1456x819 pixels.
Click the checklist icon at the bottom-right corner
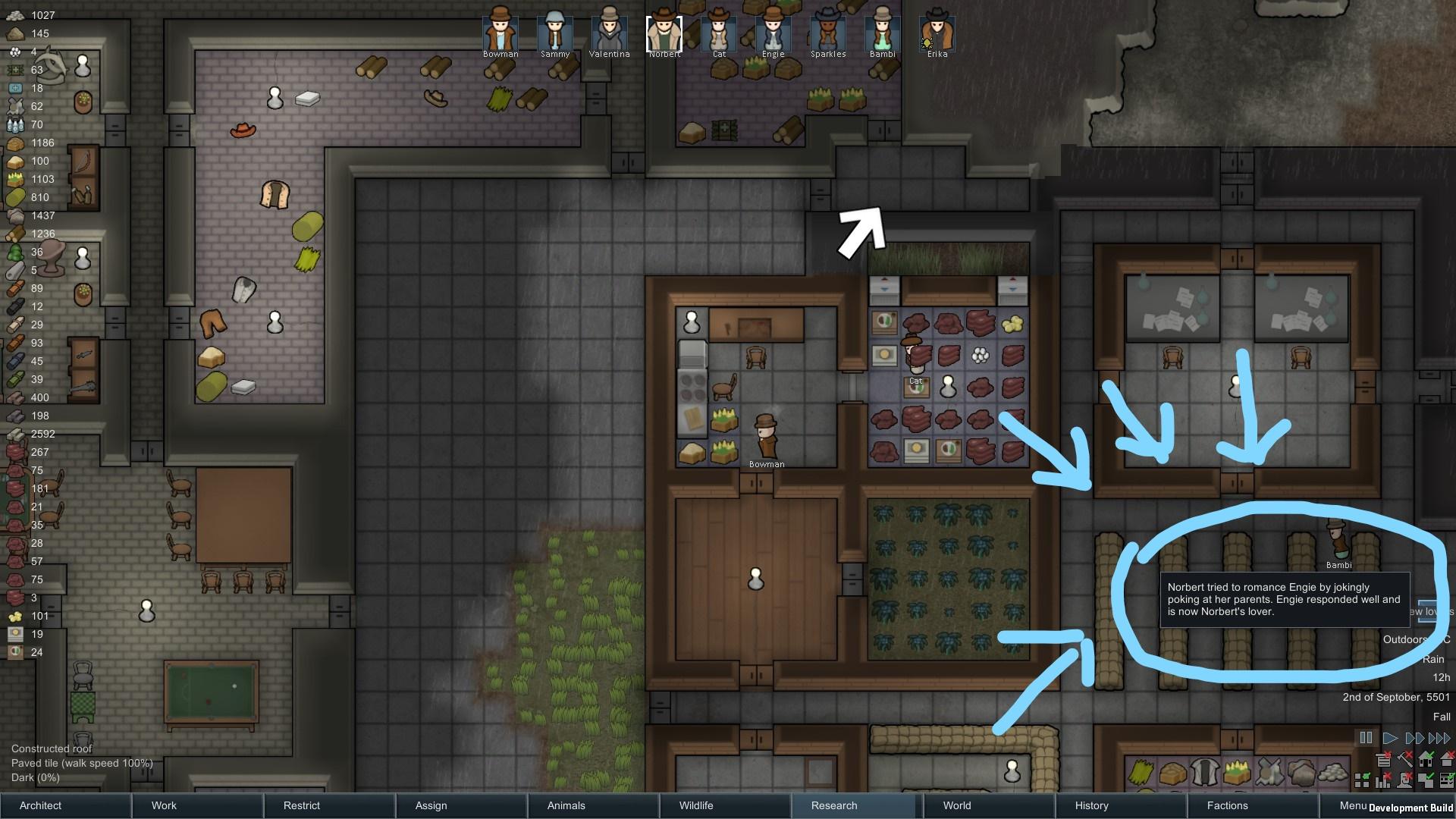point(1447,780)
